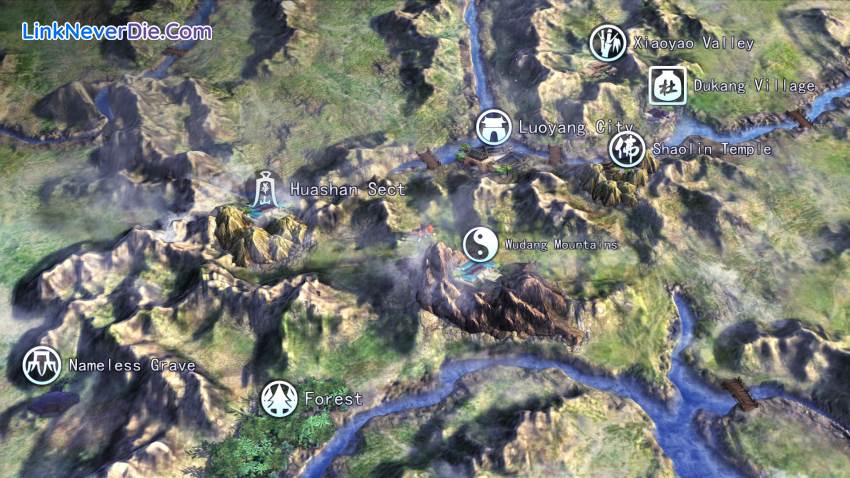
Task: Travel to Xiaoyao Valley map marker
Action: [x=608, y=43]
